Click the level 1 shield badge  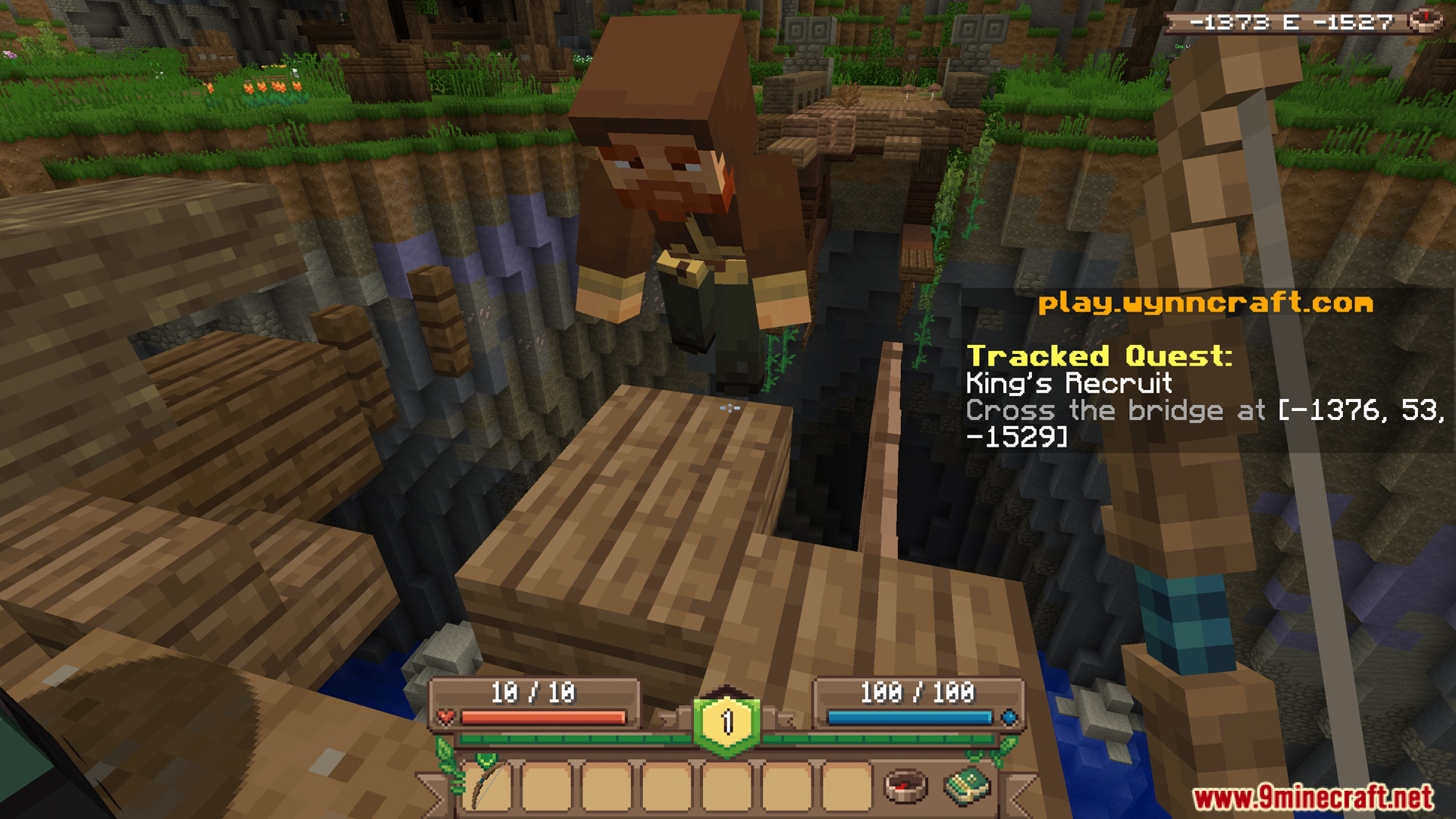click(726, 721)
